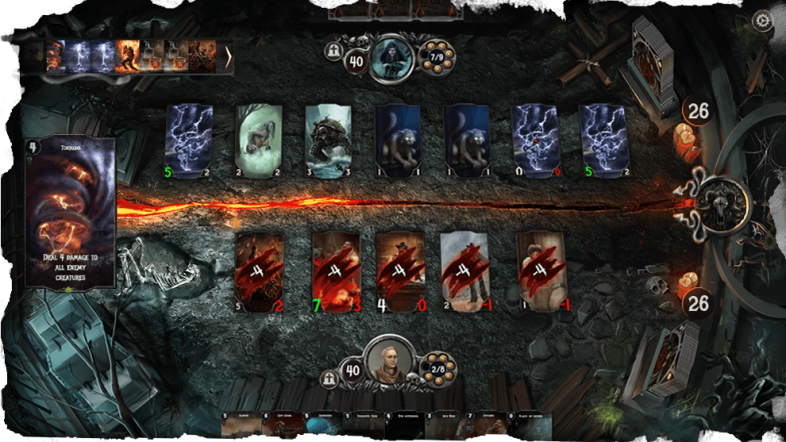Open the settings gear icon

pos(762,20)
